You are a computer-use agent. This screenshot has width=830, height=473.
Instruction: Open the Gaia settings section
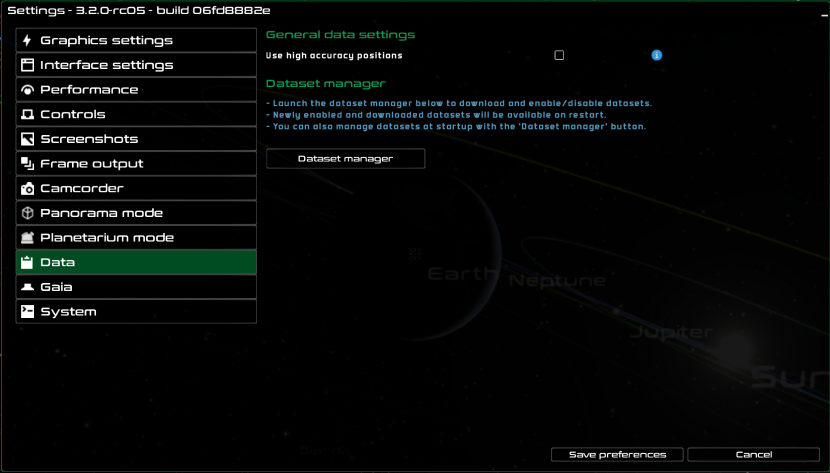click(x=136, y=287)
